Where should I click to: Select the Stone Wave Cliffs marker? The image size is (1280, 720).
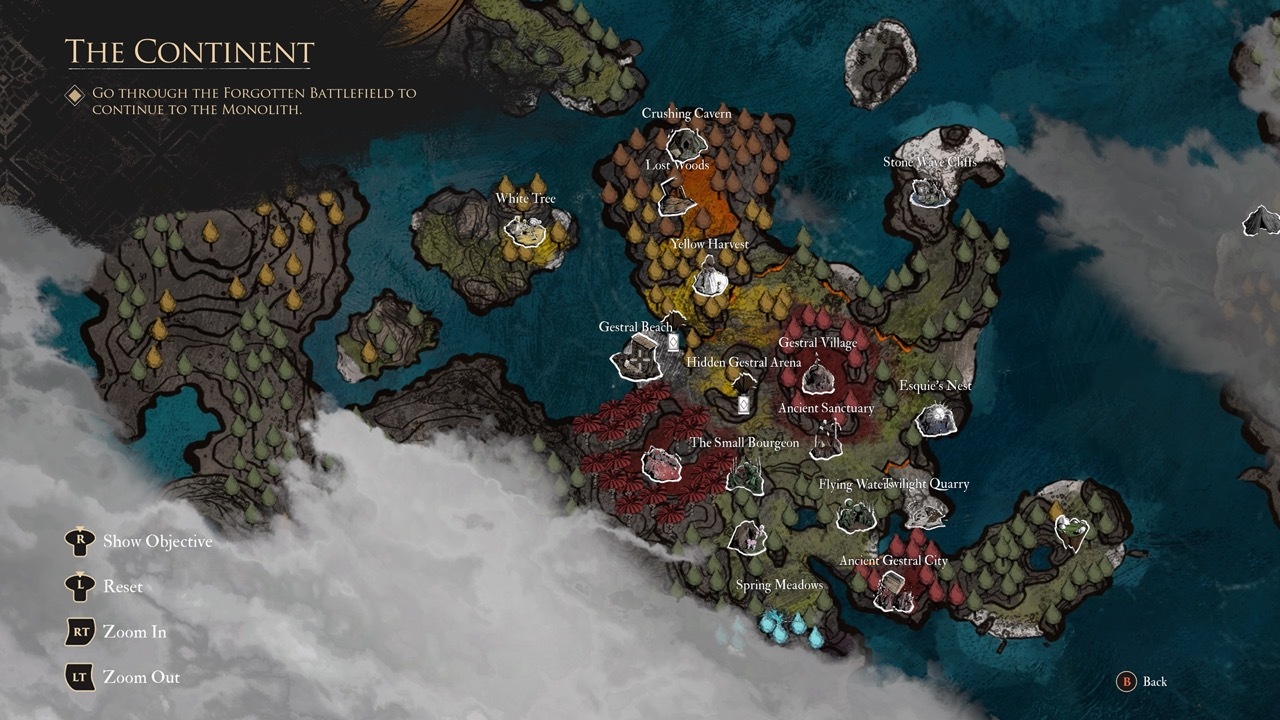tap(930, 191)
